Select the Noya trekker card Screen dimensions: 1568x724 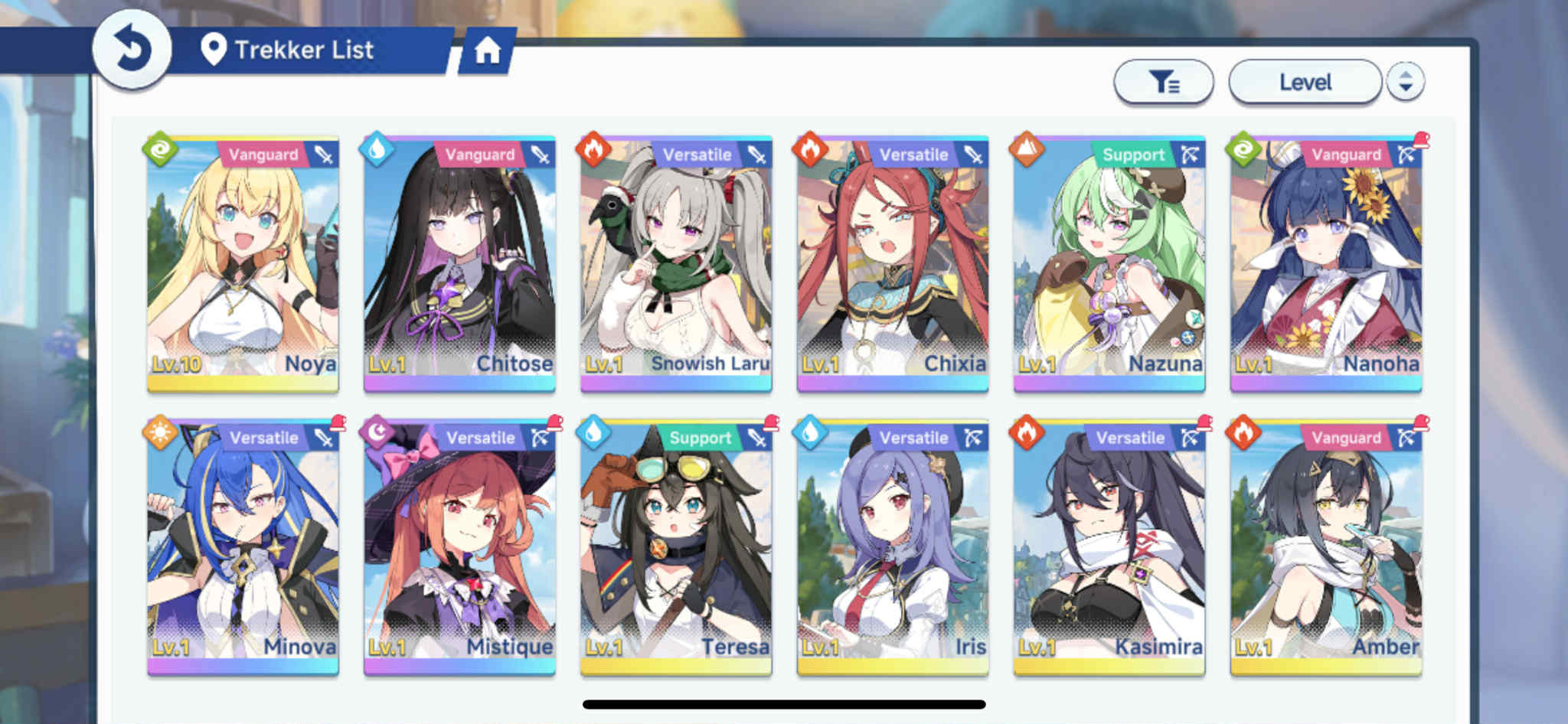243,264
